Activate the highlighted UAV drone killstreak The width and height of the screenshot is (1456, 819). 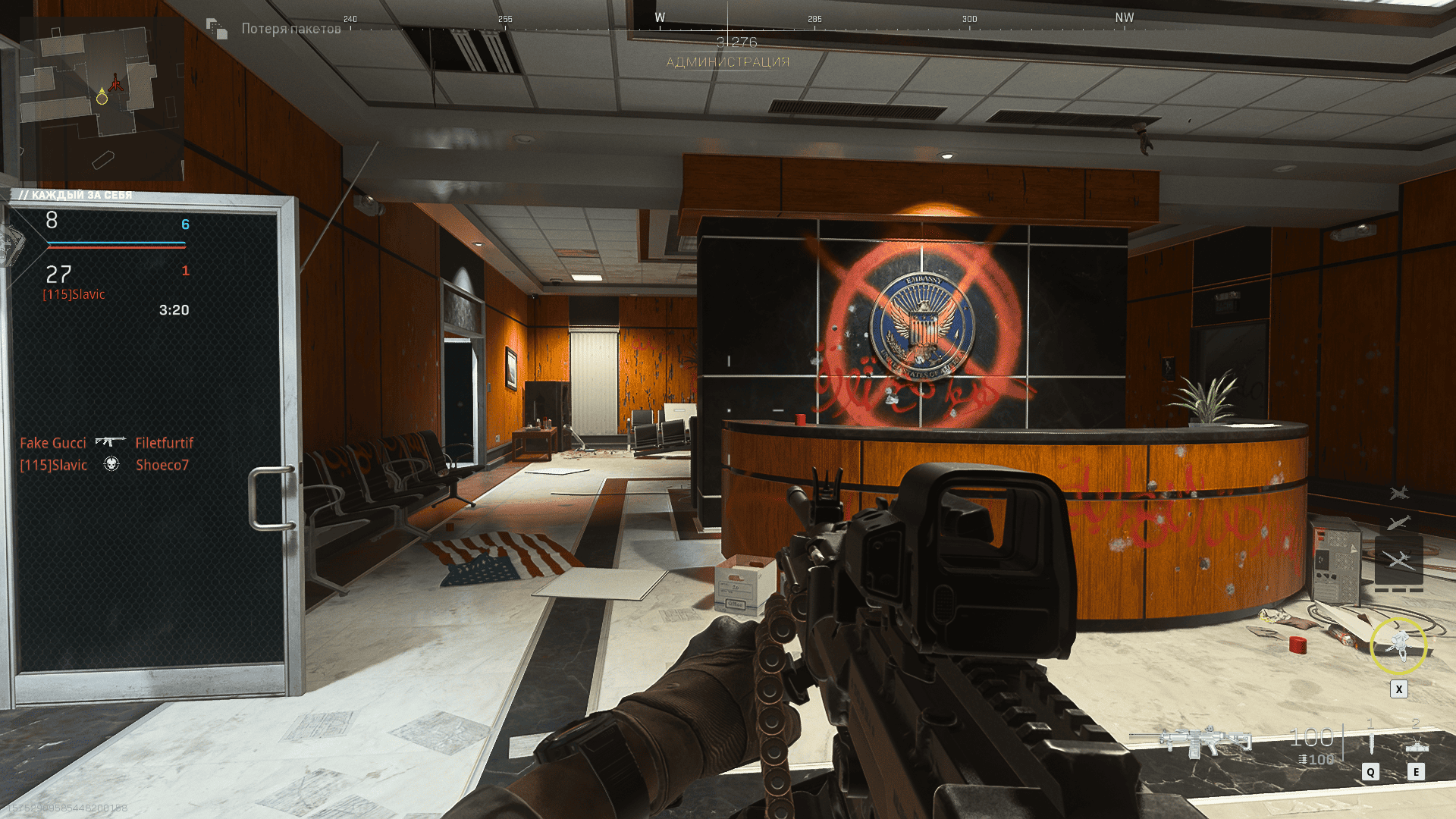tap(1399, 560)
